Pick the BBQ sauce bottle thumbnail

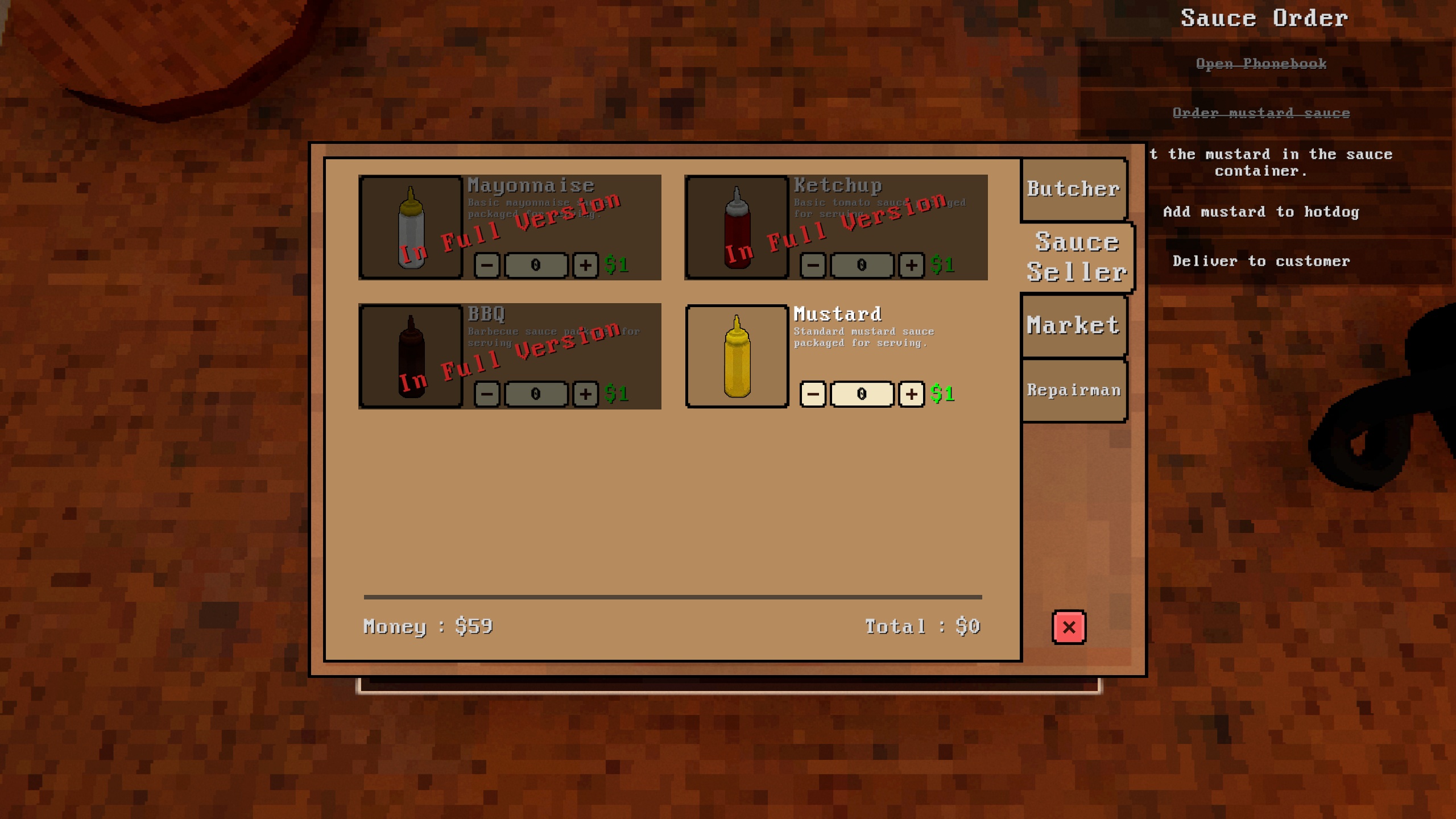(411, 357)
